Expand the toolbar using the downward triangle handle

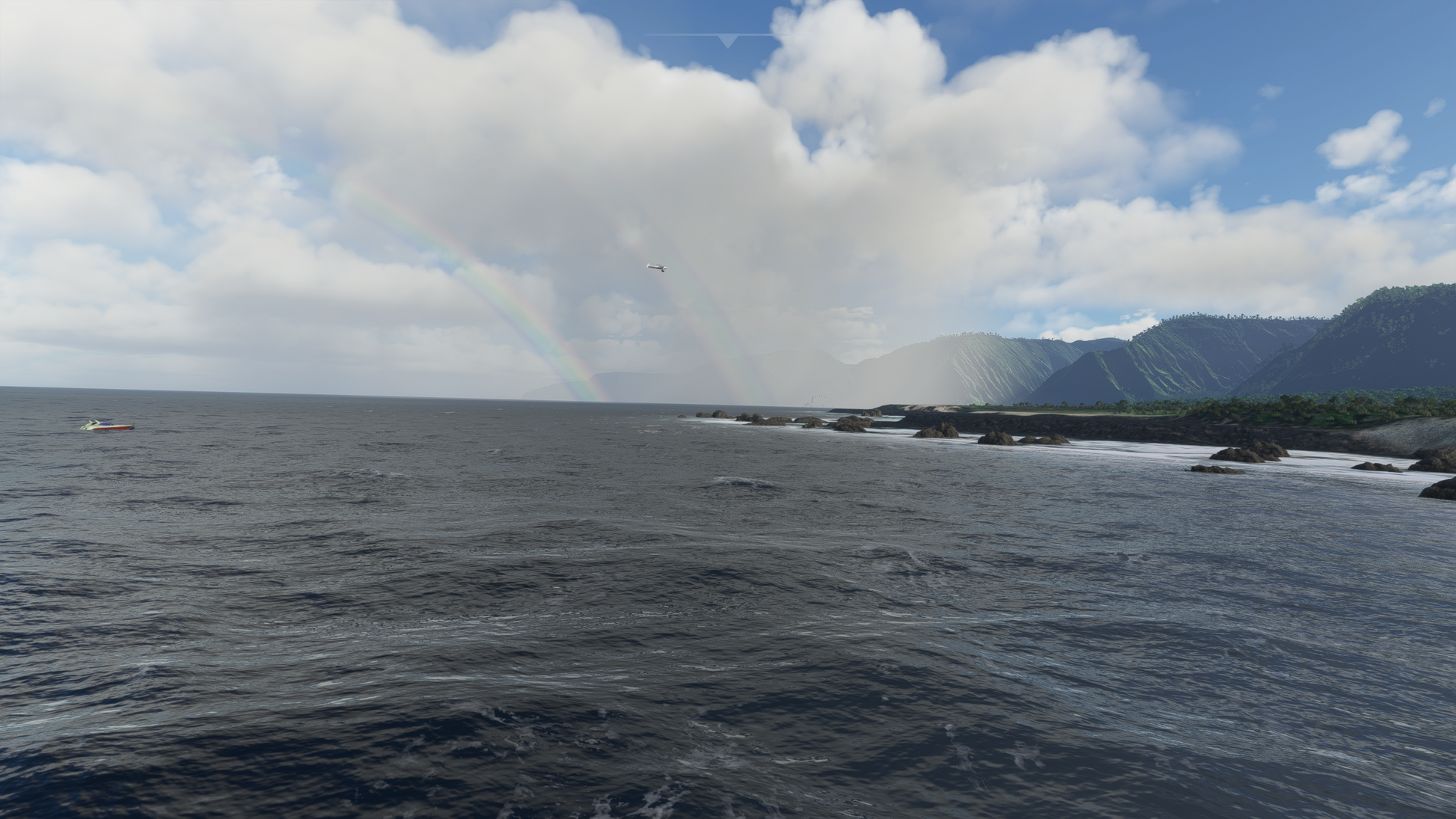click(728, 41)
